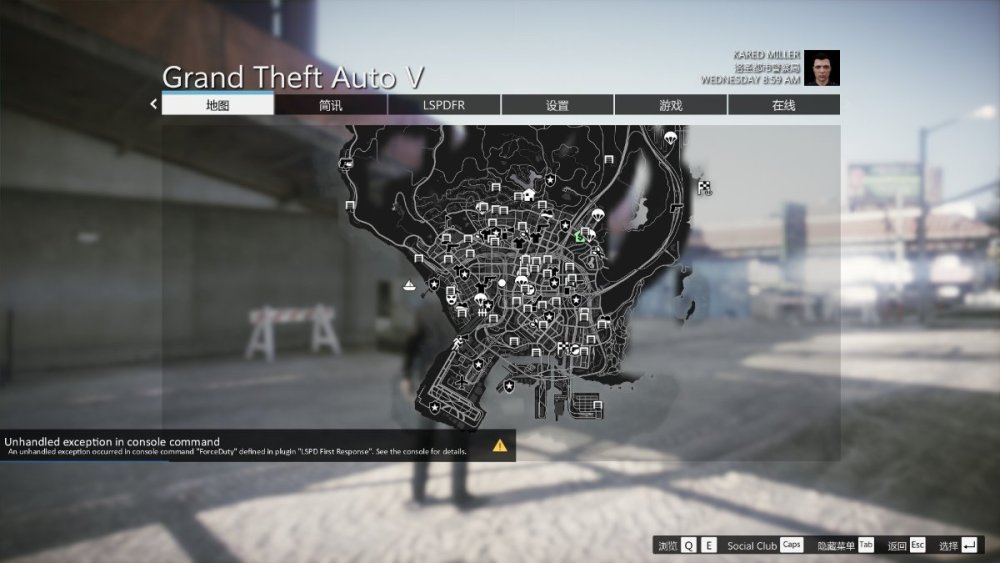Switch to the 地图 map tab
Screen dimensions: 1000x563
tap(218, 105)
